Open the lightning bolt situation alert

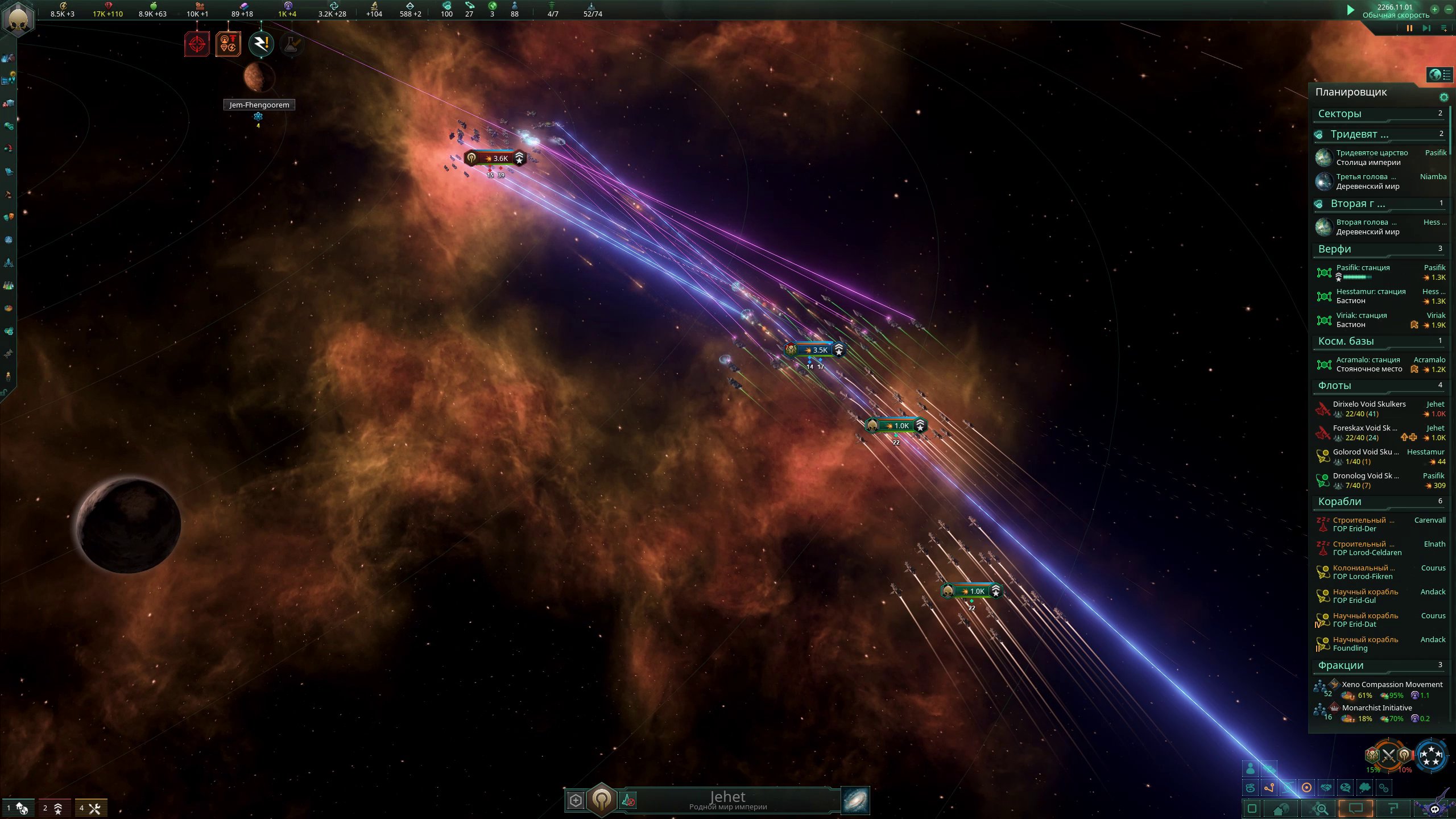point(261,44)
